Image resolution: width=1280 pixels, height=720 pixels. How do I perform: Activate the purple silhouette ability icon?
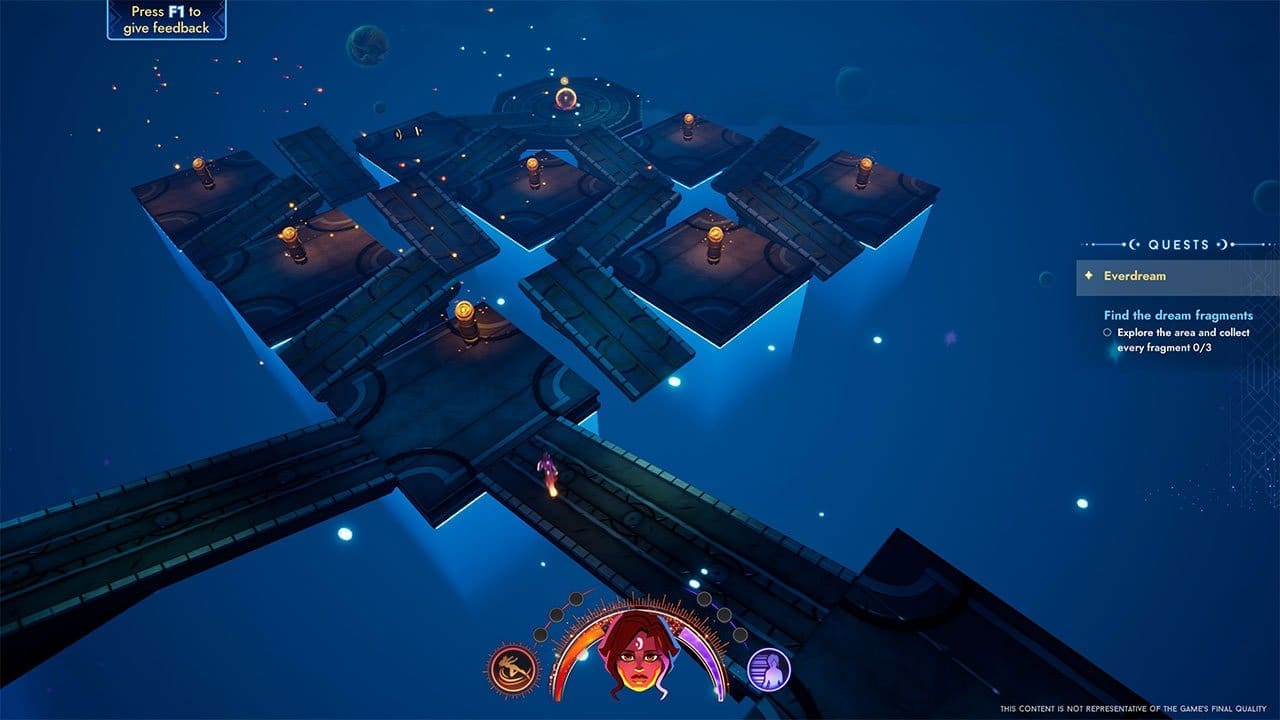coord(769,669)
